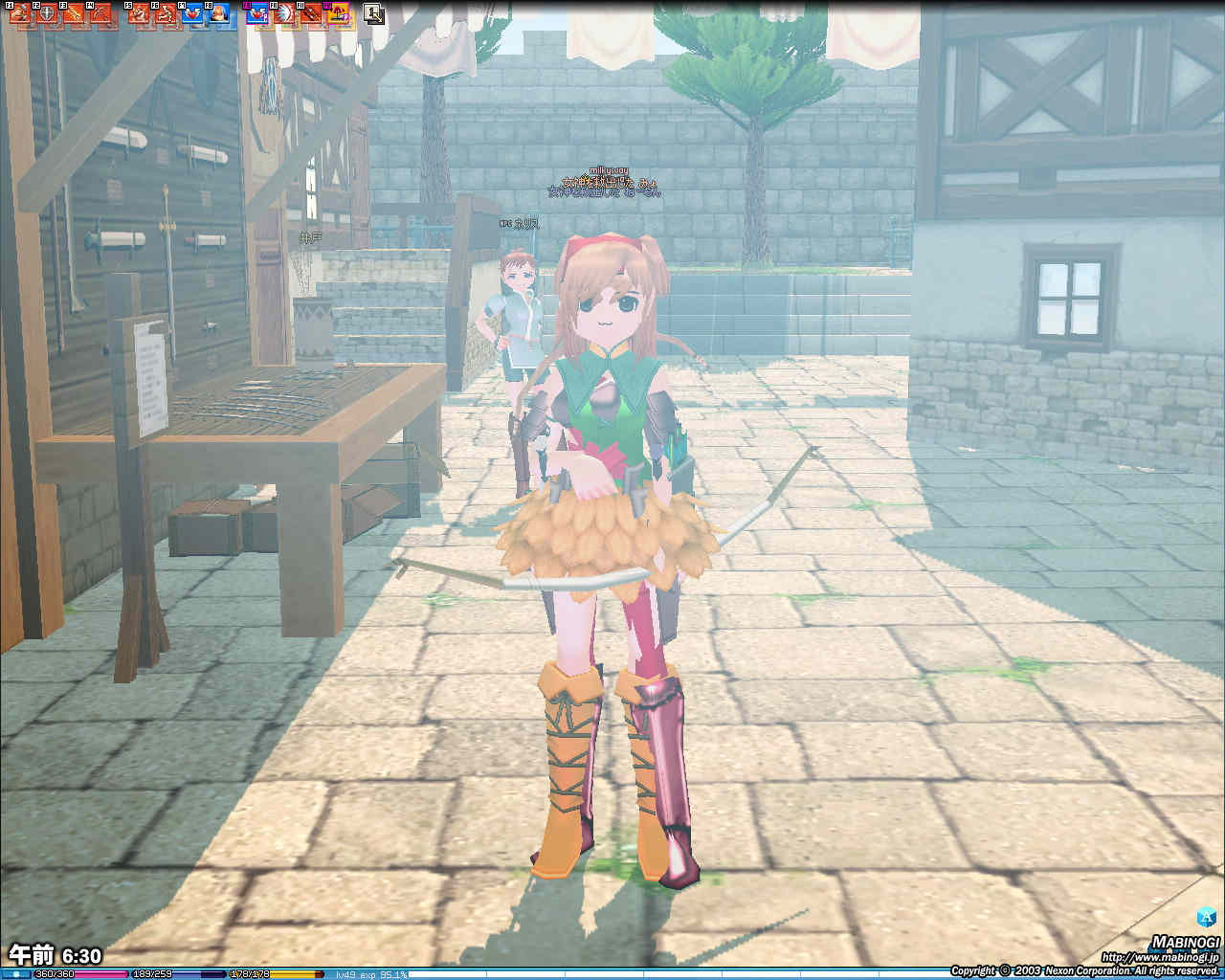
Task: Activate the F1 fist skill icon
Action: pyautogui.click(x=19, y=13)
